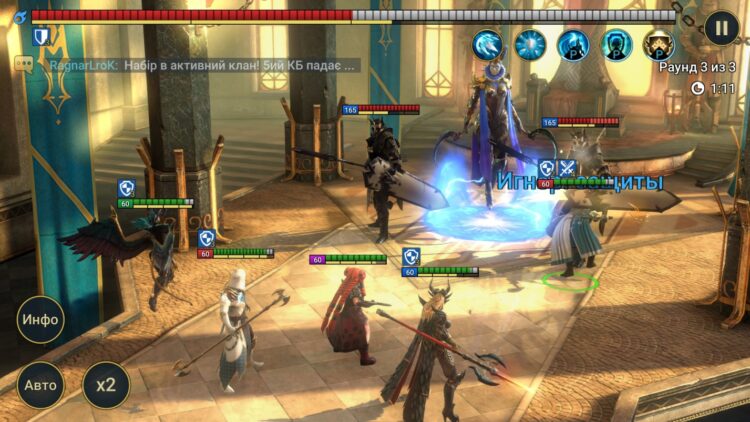
Task: Select the boss's ice claw slash skill icon
Action: click(x=488, y=44)
